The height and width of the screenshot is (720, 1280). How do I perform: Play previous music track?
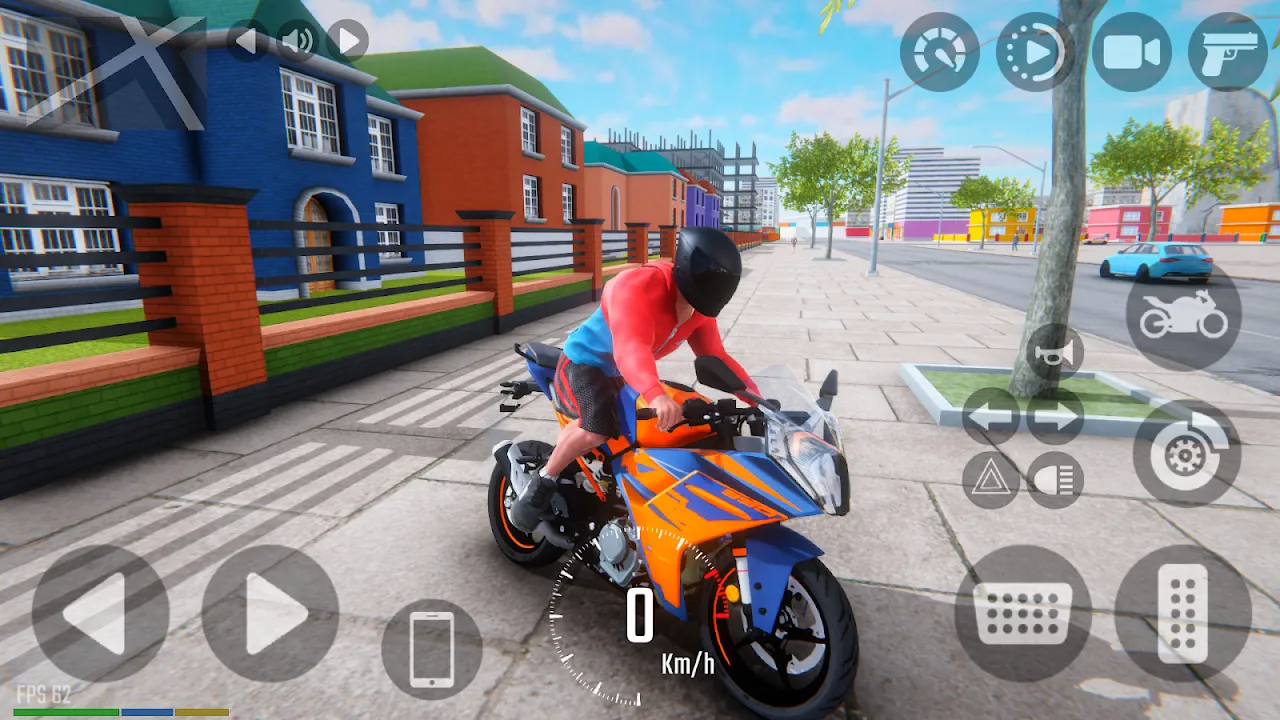coord(247,41)
